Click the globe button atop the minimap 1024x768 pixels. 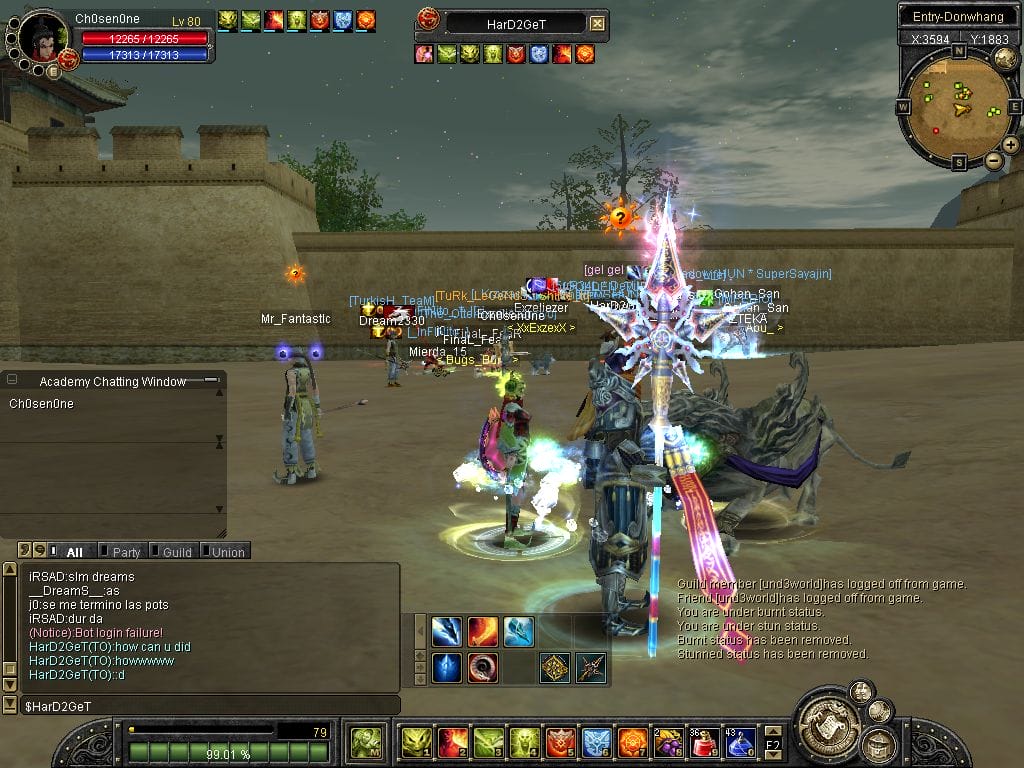pyautogui.click(x=1005, y=59)
